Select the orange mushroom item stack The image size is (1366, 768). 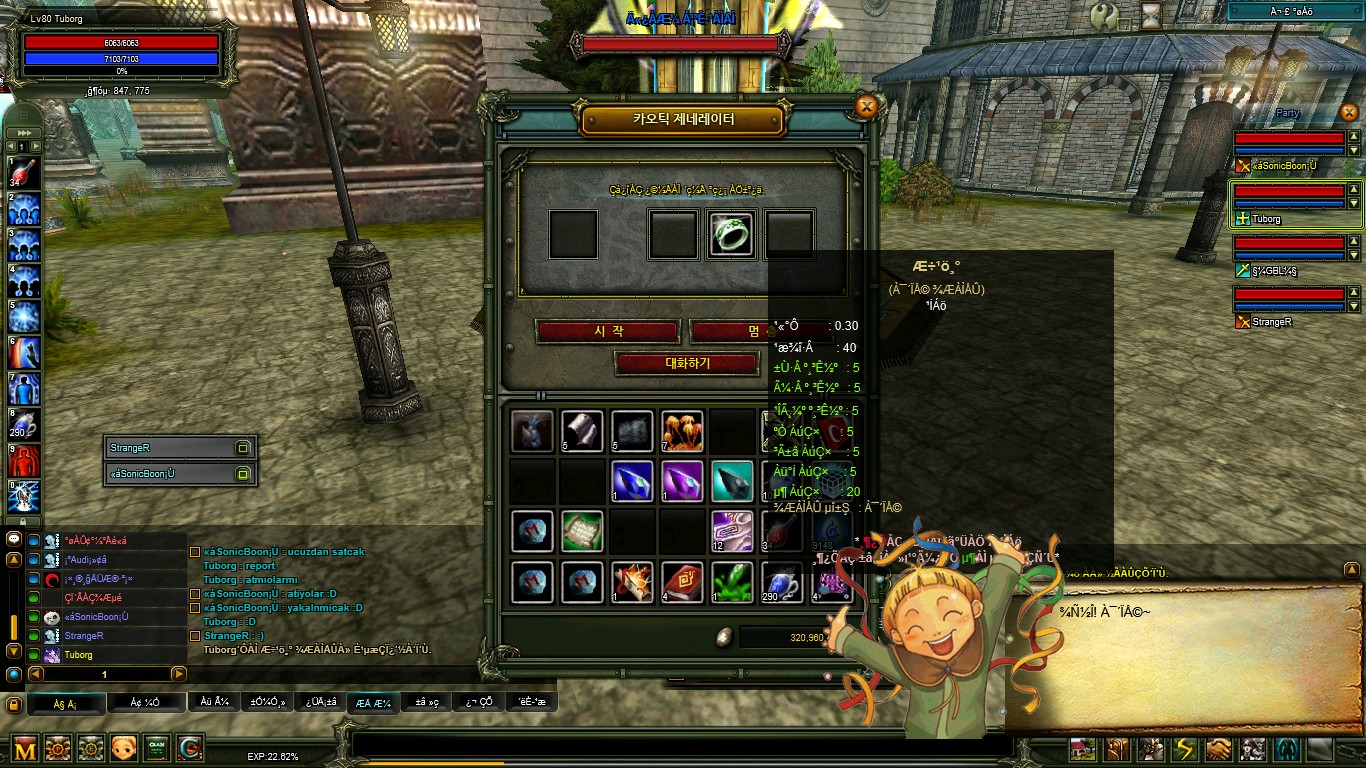coord(682,431)
